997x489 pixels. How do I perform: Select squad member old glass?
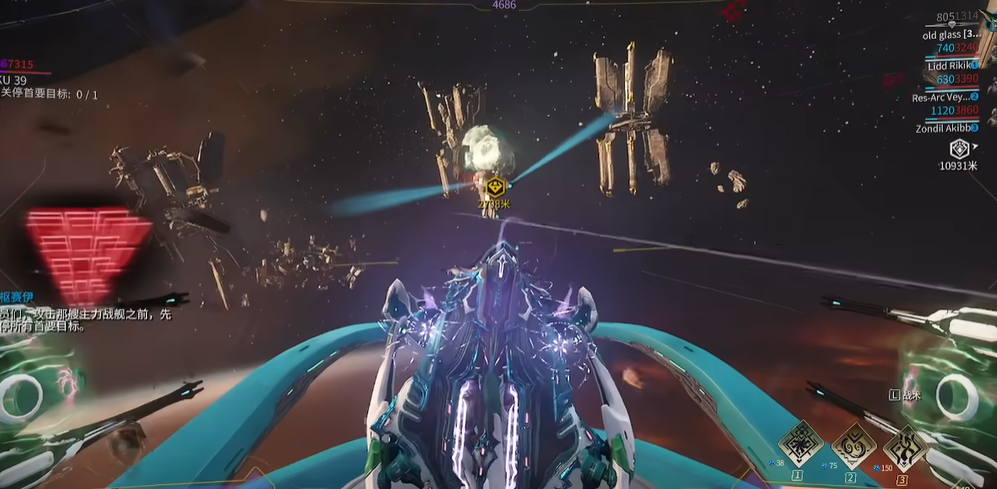pos(950,34)
